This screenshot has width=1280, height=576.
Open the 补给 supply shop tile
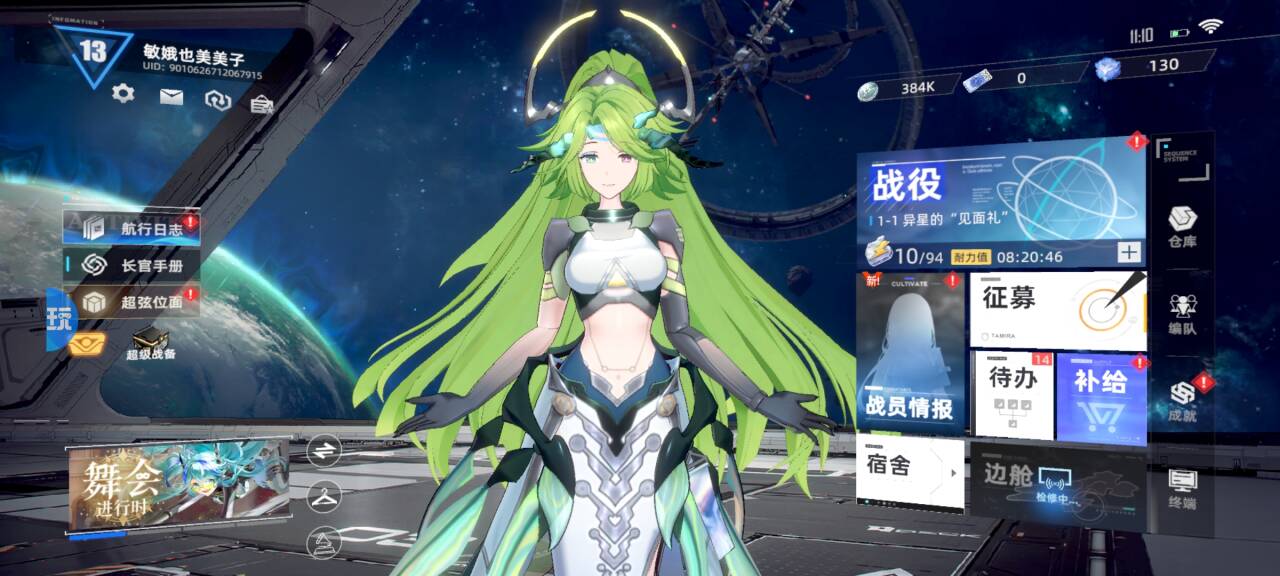pyautogui.click(x=1101, y=396)
